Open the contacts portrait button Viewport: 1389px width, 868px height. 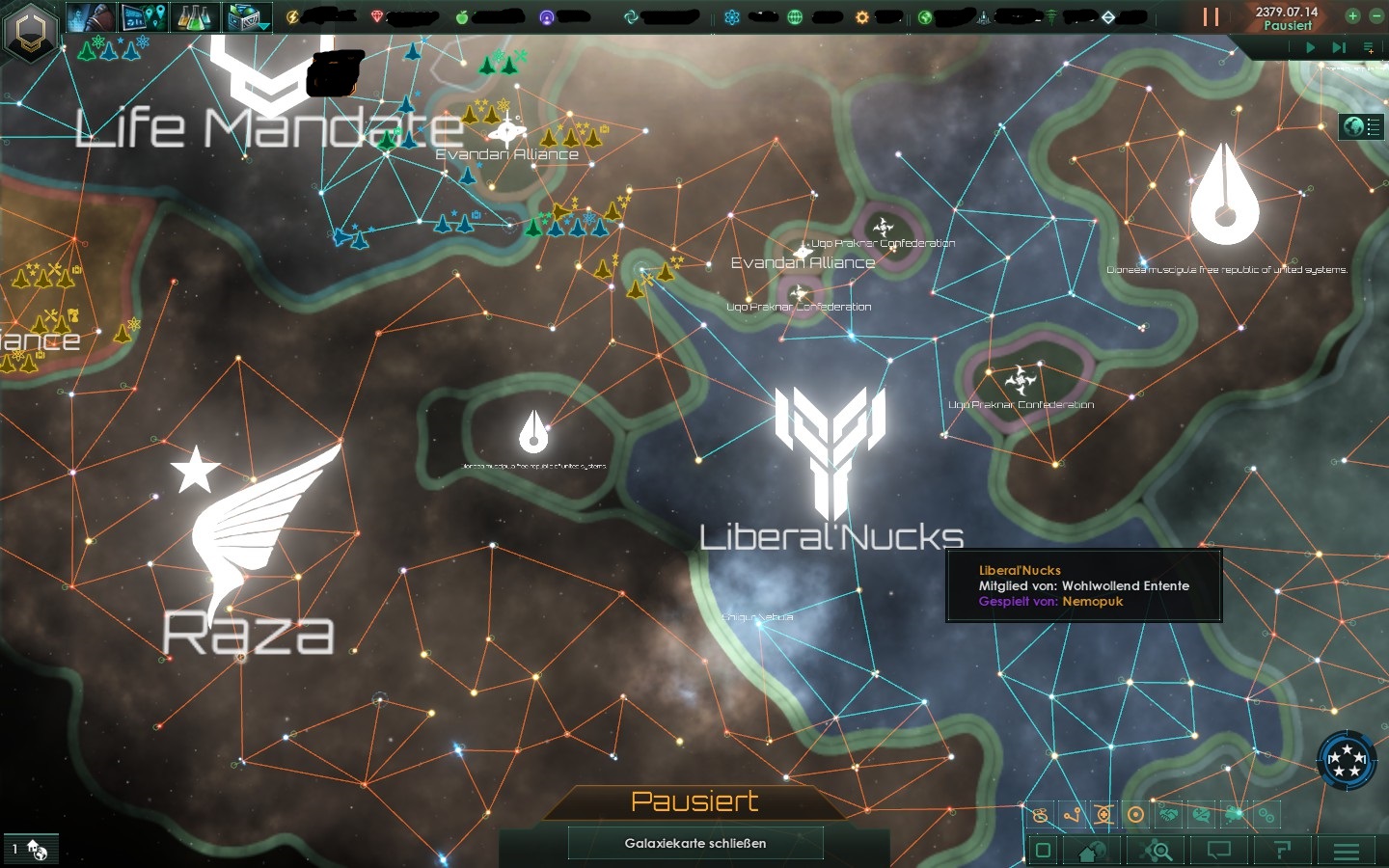click(x=93, y=16)
